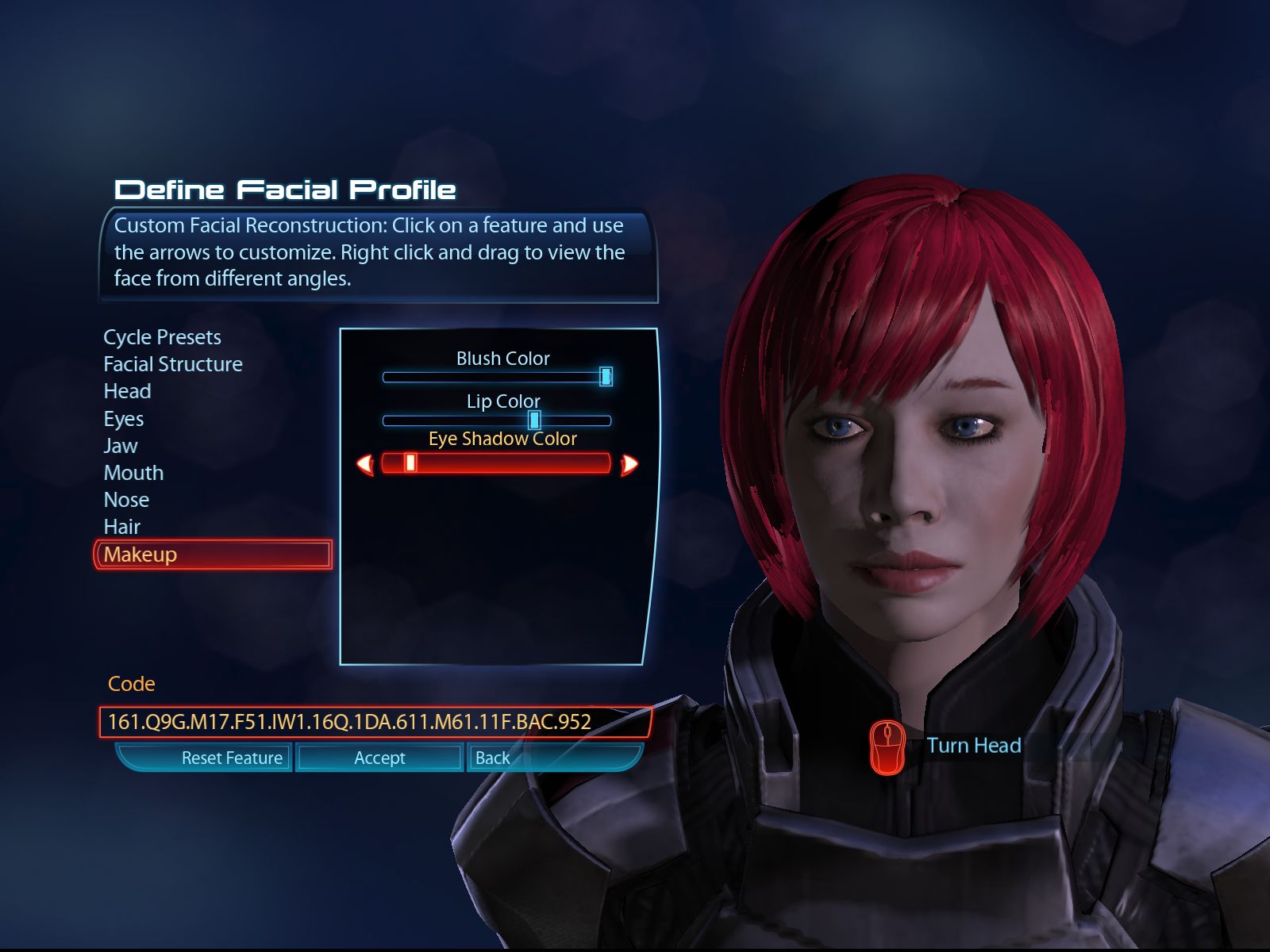Click the face Code text field
The image size is (1270, 952).
pos(375,722)
